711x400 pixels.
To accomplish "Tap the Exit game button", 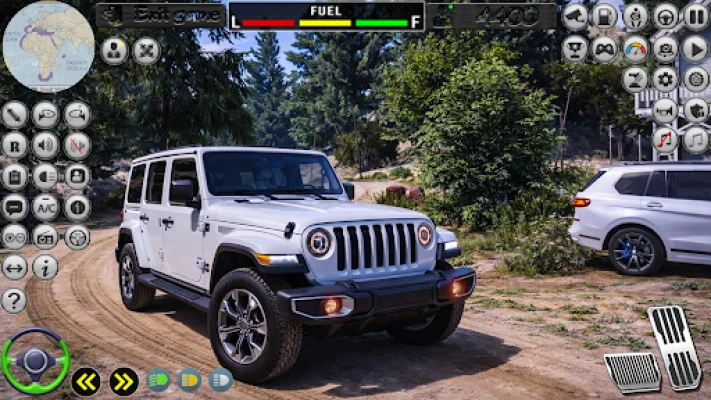I will click(160, 15).
